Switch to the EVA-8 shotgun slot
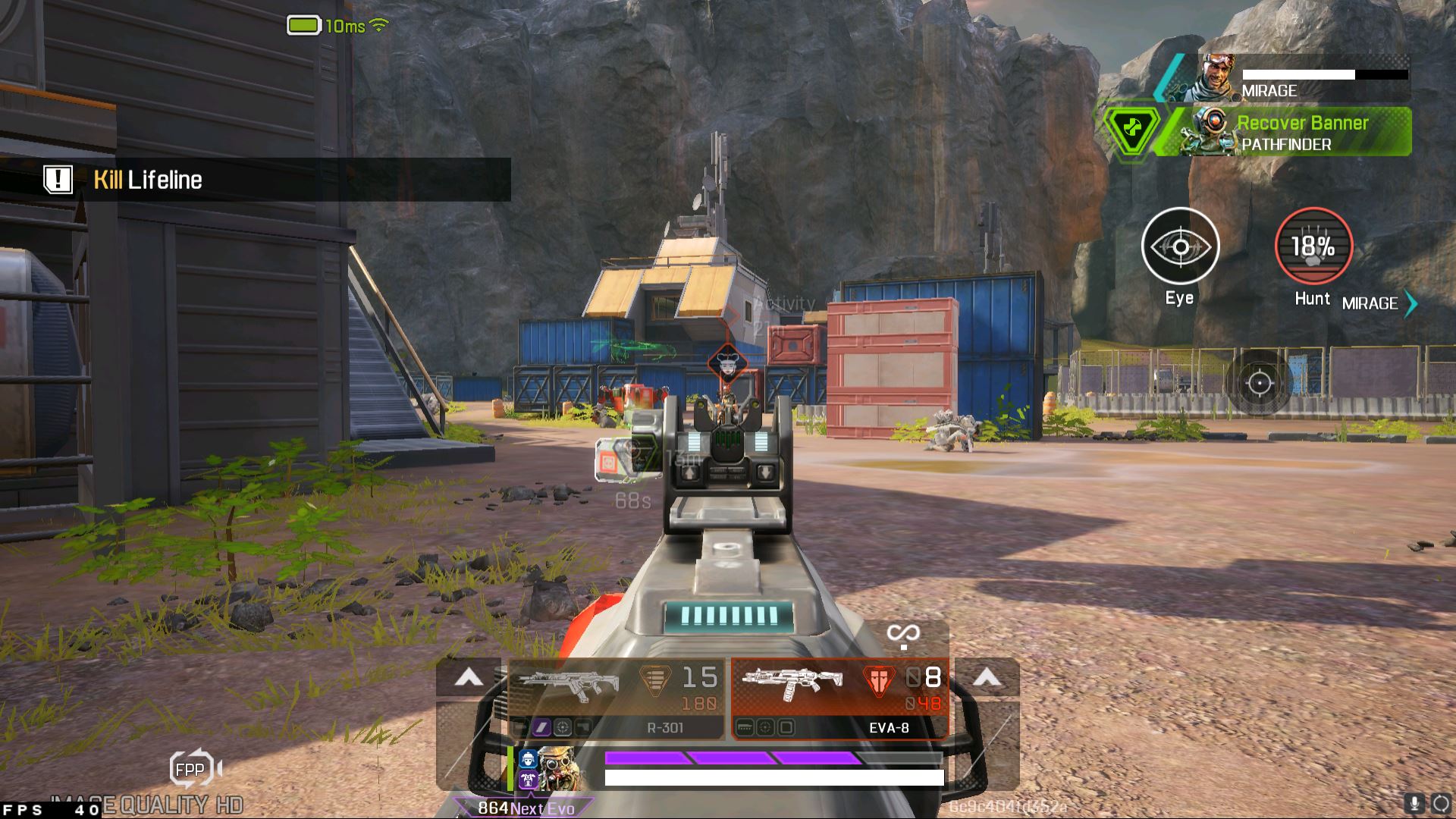1456x819 pixels. pos(840,698)
